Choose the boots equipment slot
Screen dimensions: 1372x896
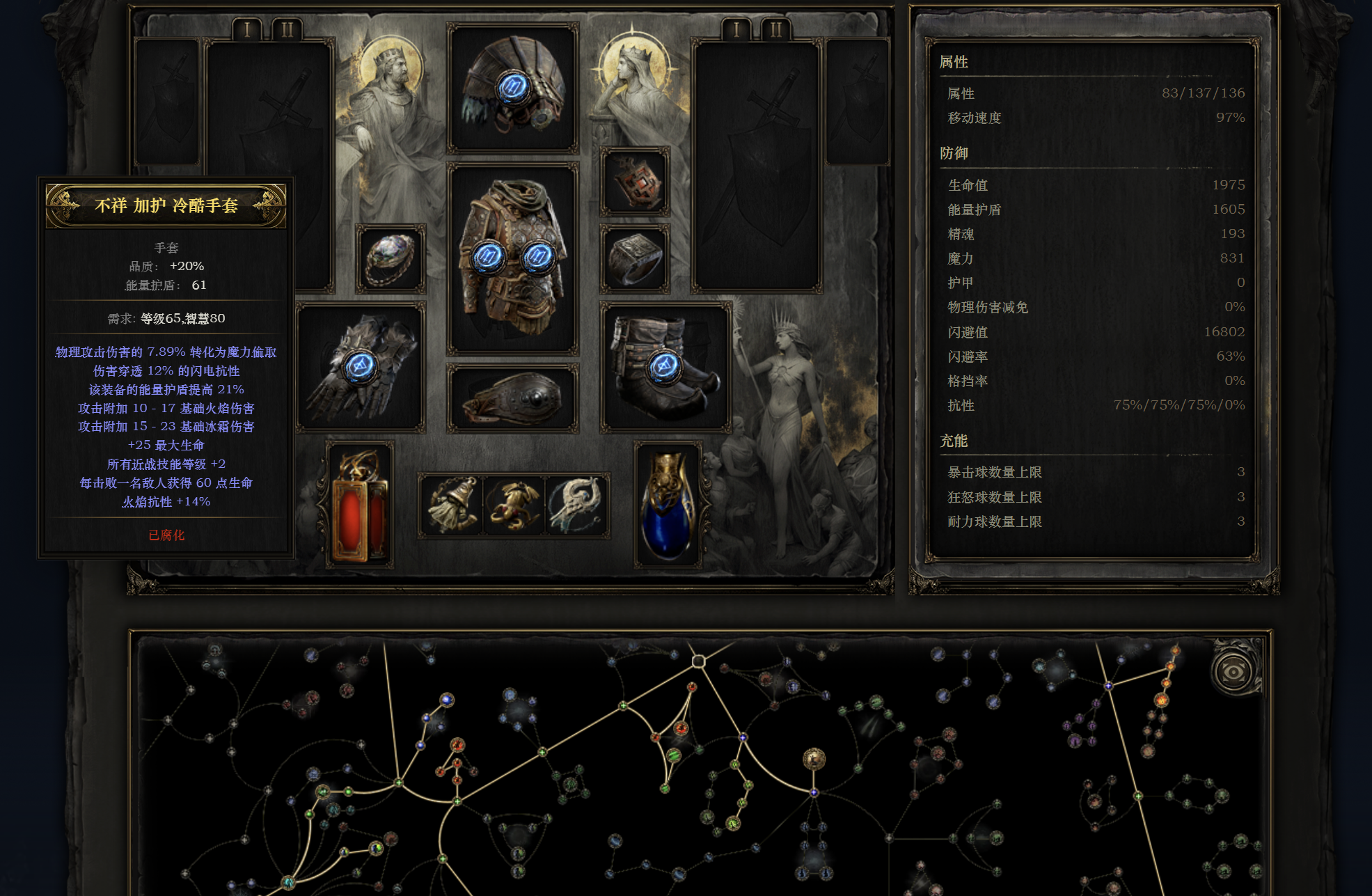tap(665, 367)
